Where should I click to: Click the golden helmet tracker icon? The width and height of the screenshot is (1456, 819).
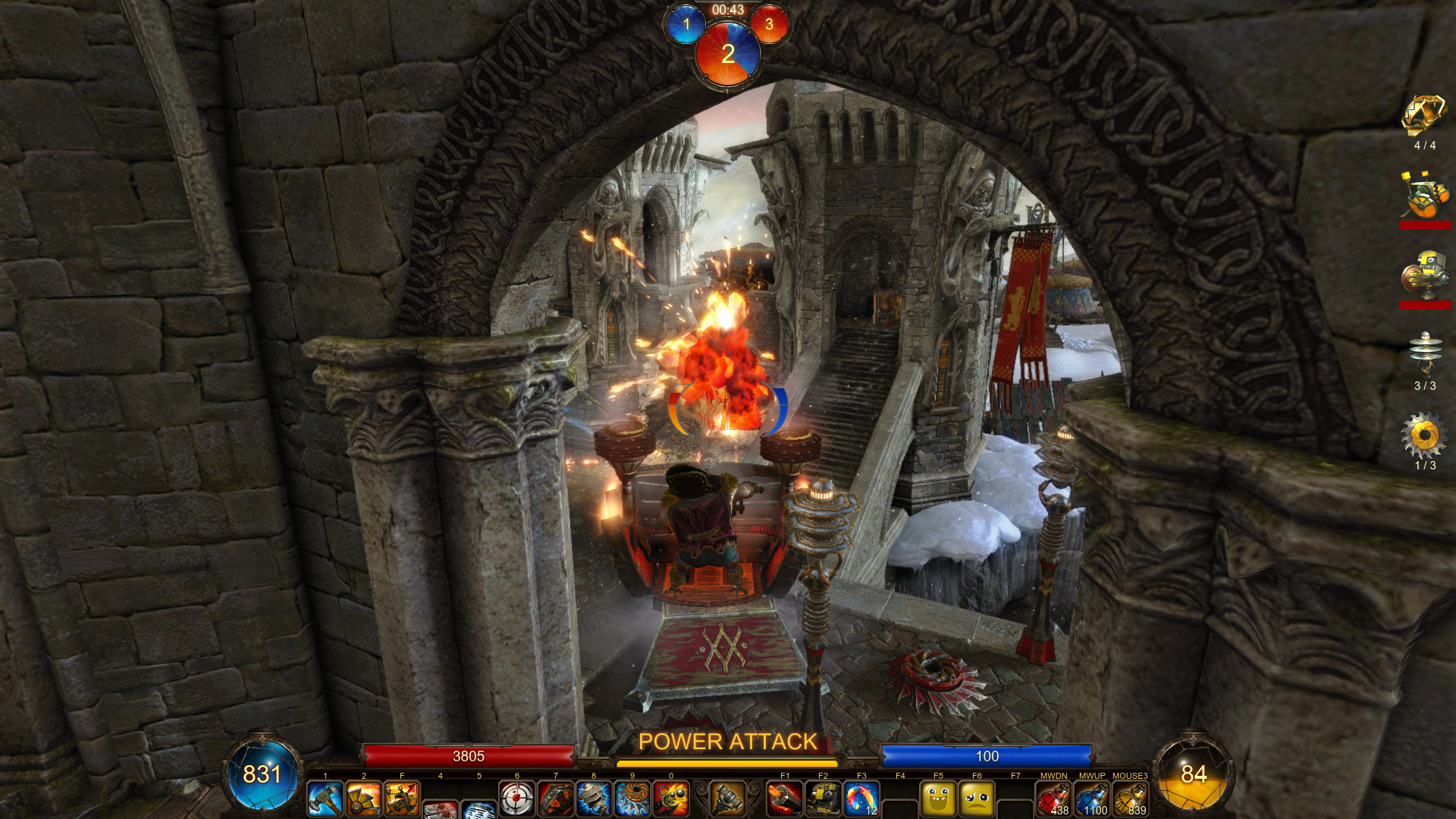click(x=1424, y=116)
